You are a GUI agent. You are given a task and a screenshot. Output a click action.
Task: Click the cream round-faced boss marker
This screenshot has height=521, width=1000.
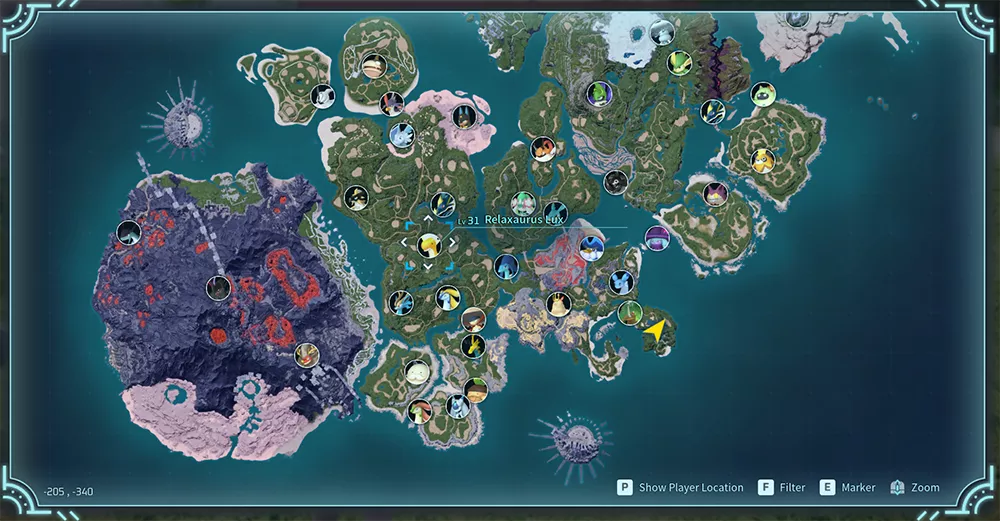[x=417, y=371]
